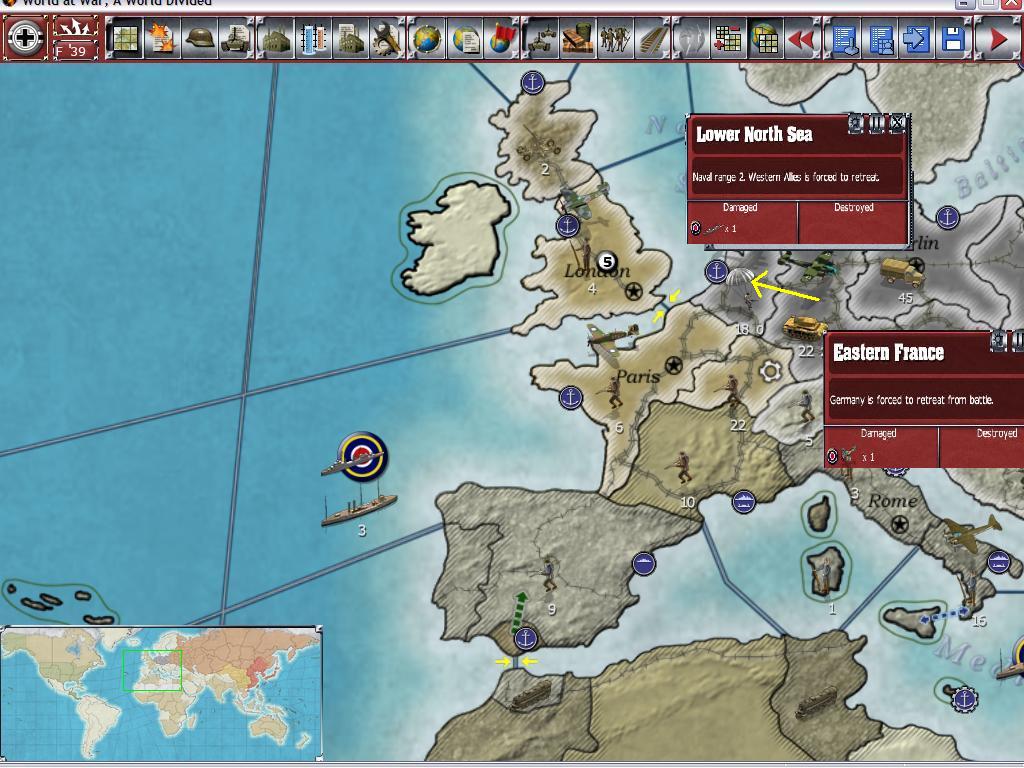
Task: Open the tank with document report
Action: click(x=237, y=39)
